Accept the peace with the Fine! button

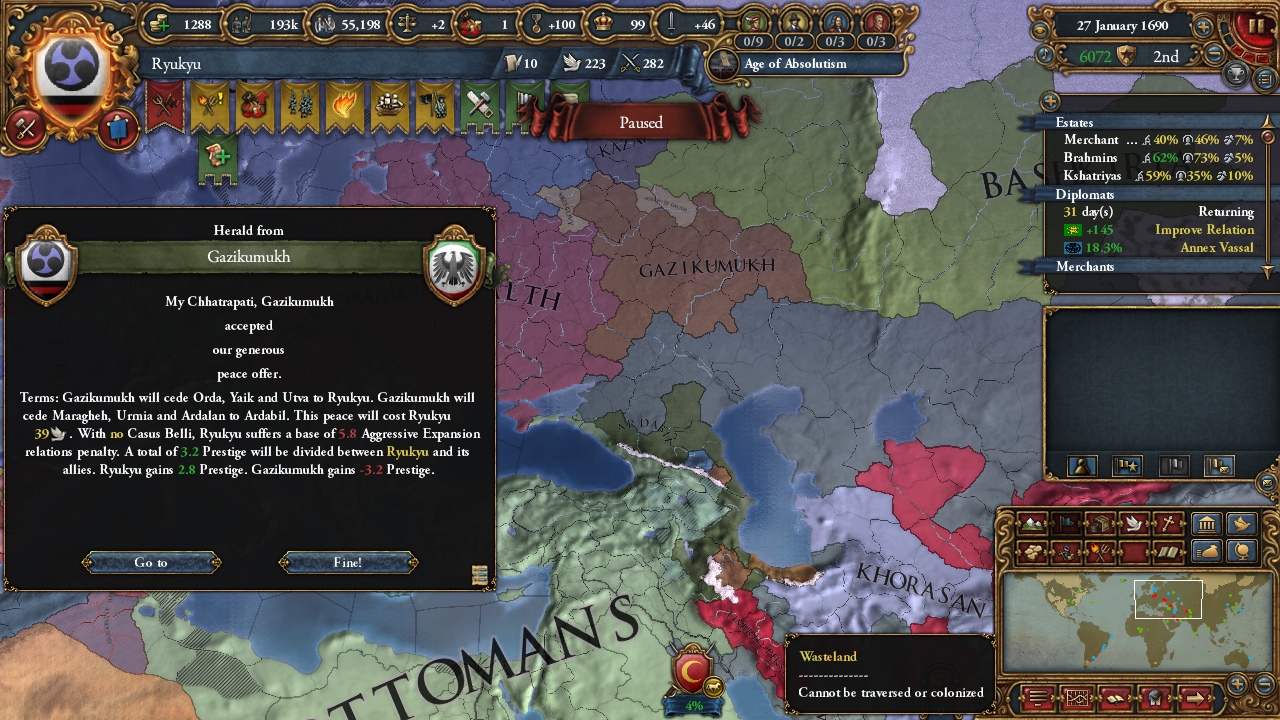coord(347,562)
